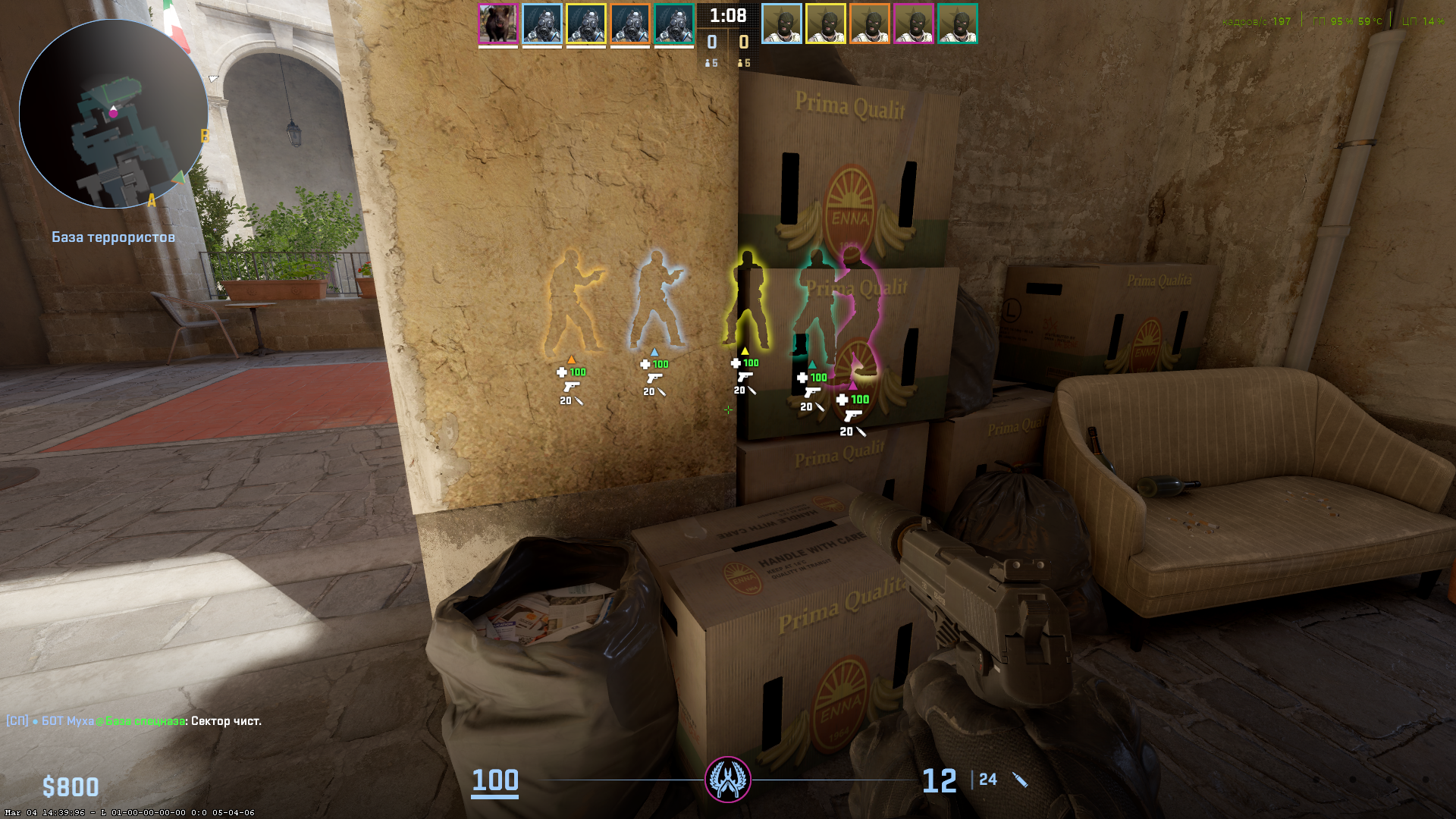
Task: Pick the orange-bordered terrorist balaclava portrait
Action: (870, 24)
